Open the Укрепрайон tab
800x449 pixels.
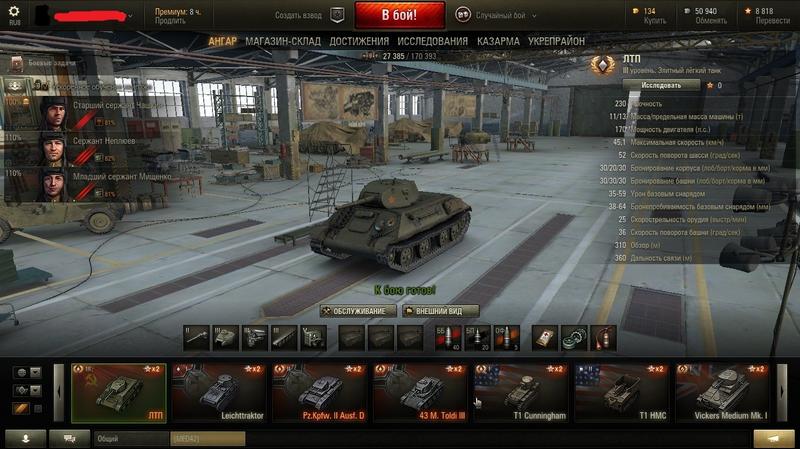[556, 41]
